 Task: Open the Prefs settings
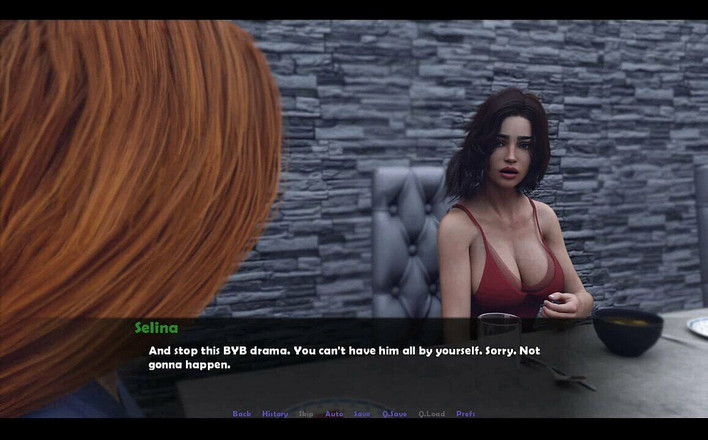[466, 413]
